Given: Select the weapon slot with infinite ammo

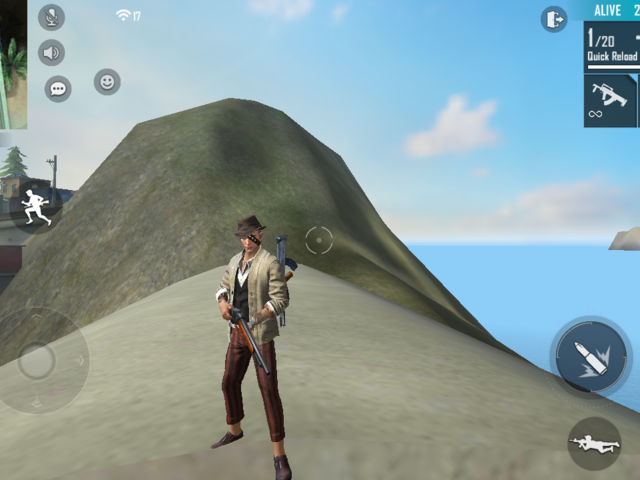Looking at the screenshot, I should click(x=610, y=100).
